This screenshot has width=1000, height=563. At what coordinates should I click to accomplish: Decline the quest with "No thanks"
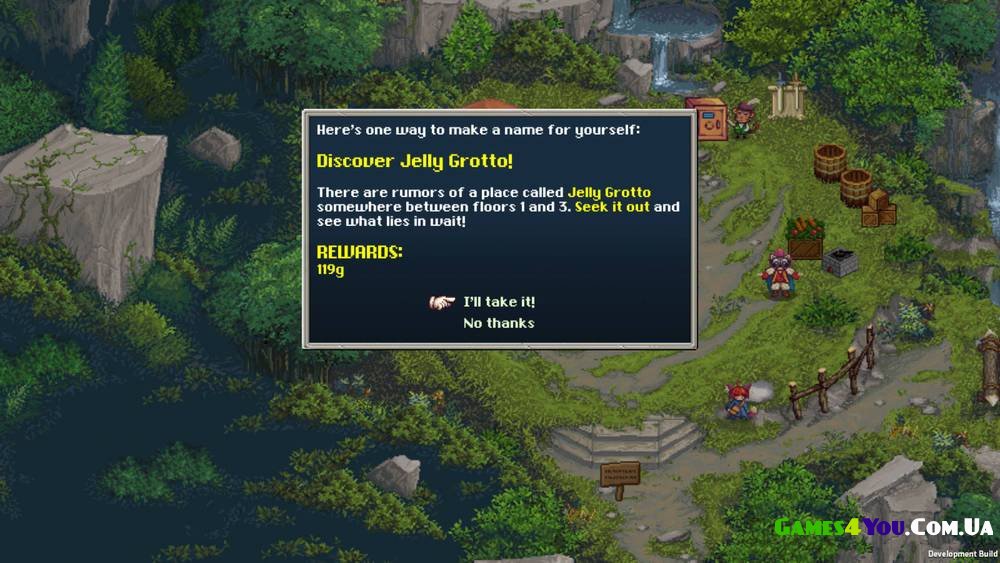(x=498, y=323)
